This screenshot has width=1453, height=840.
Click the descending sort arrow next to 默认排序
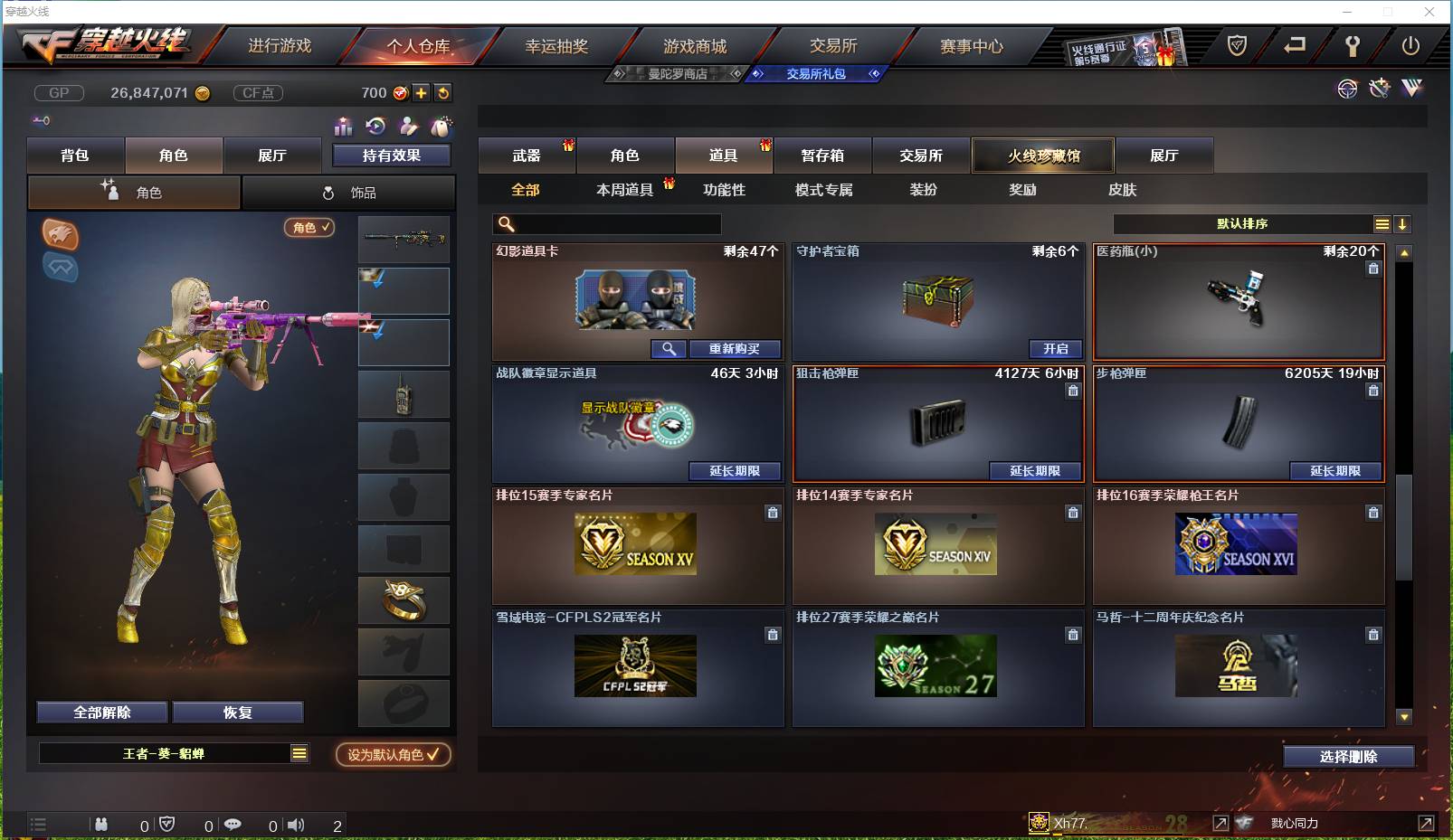(1403, 223)
